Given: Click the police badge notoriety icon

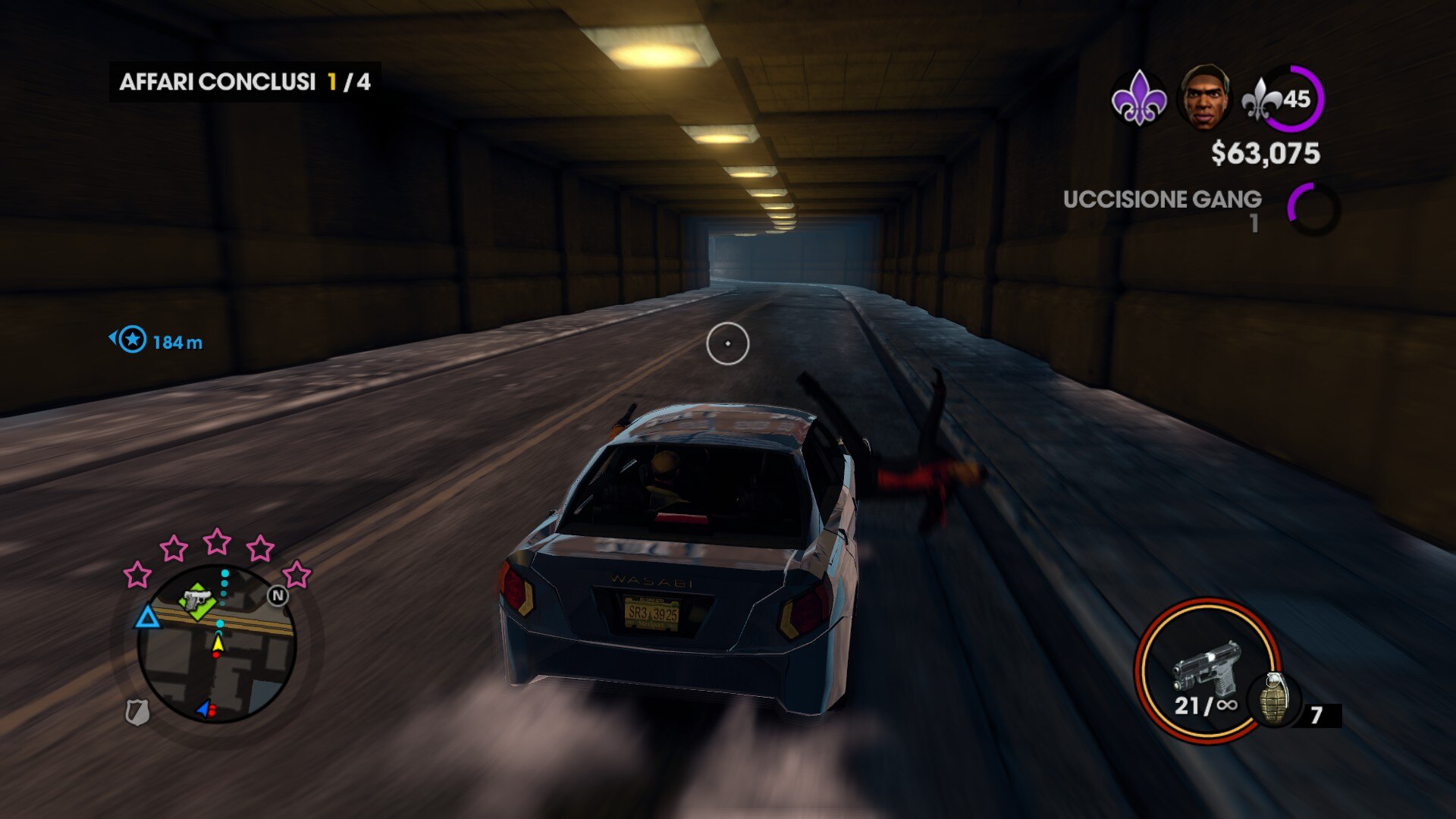Looking at the screenshot, I should pos(137,712).
